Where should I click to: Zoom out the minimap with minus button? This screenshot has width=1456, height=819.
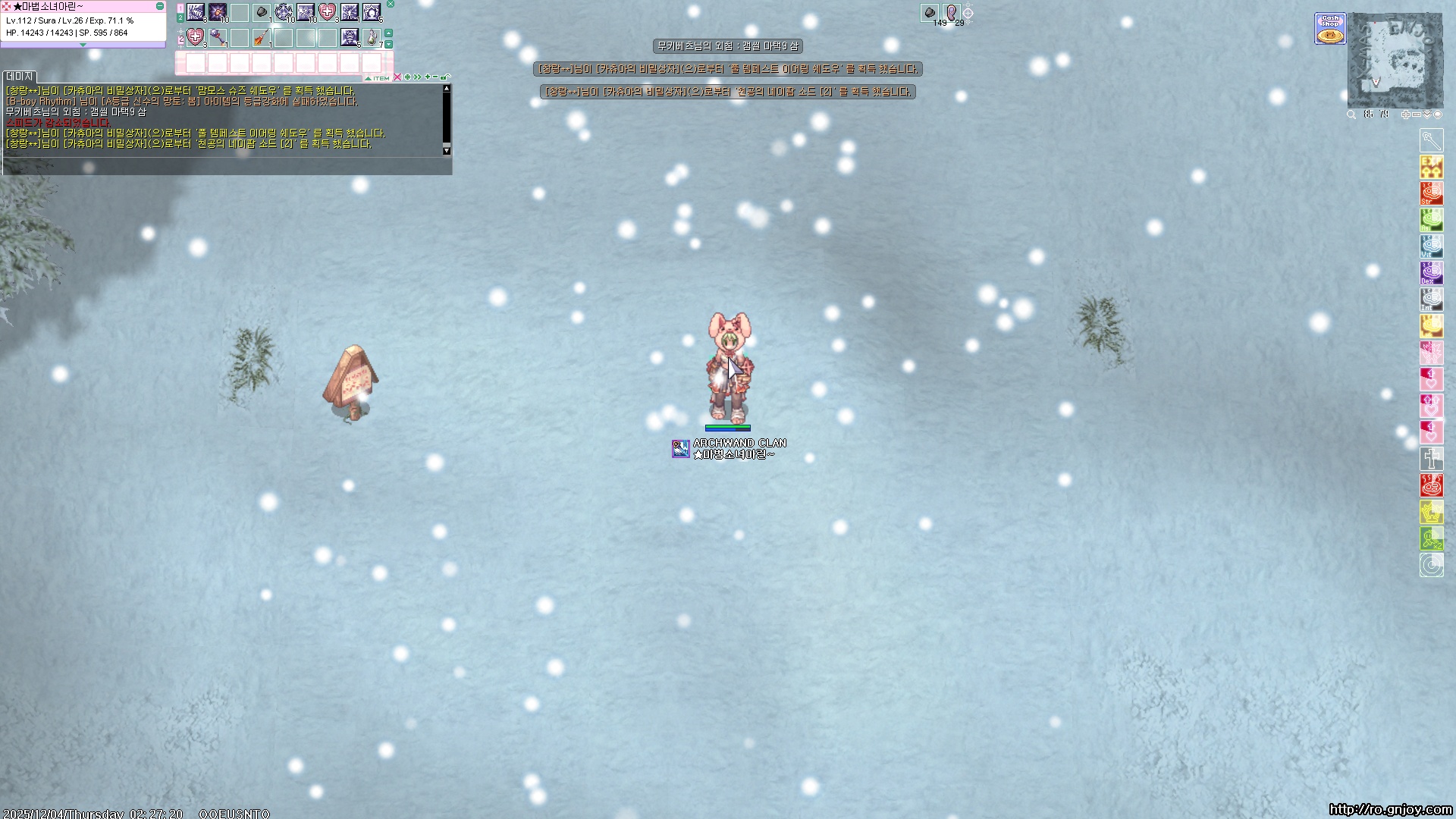[1416, 115]
